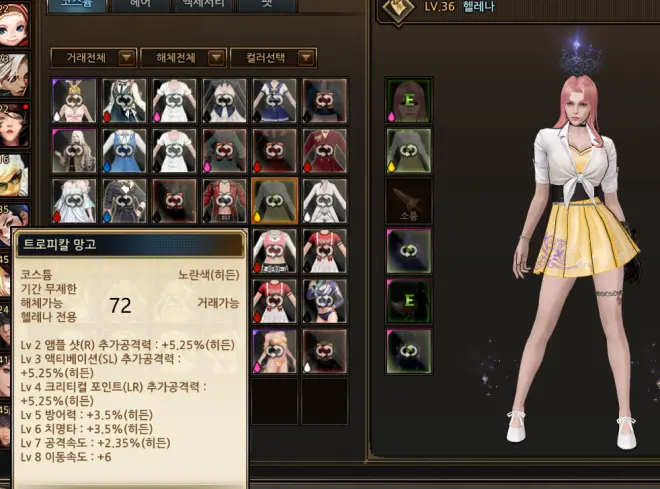Choose the blue and white dress costume
This screenshot has height=489, width=660.
tap(124, 150)
